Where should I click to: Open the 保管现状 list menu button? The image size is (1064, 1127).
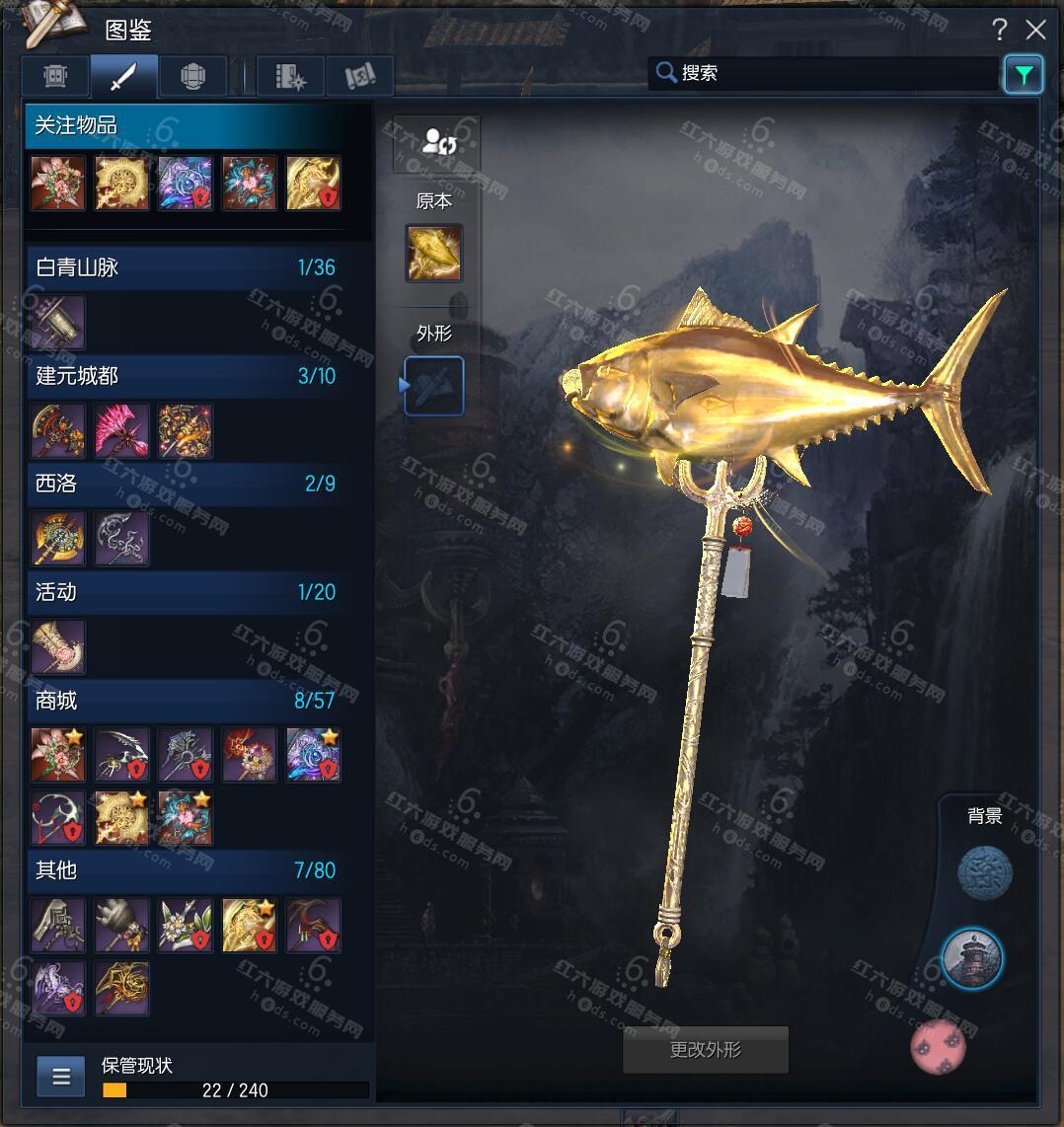coord(61,1076)
